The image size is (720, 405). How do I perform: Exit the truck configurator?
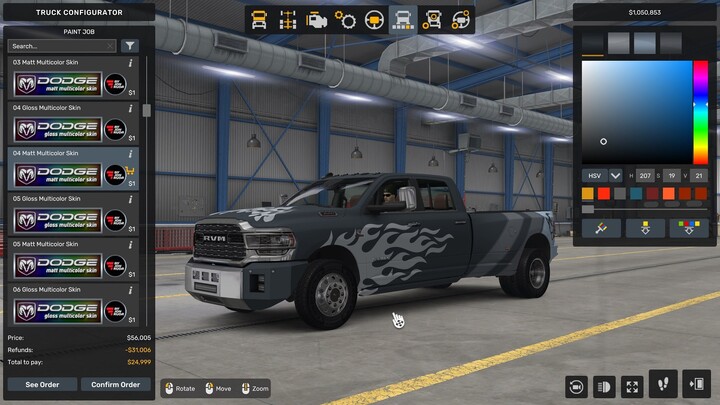697,385
